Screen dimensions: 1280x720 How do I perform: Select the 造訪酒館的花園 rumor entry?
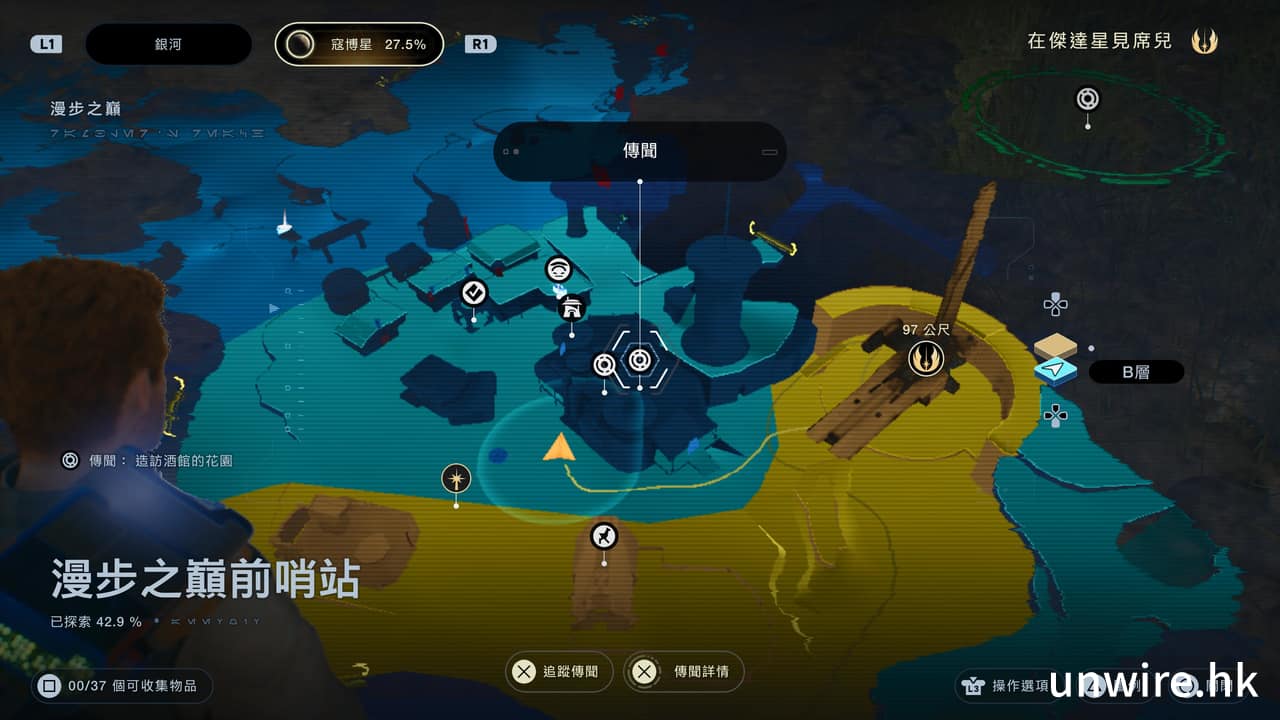150,461
